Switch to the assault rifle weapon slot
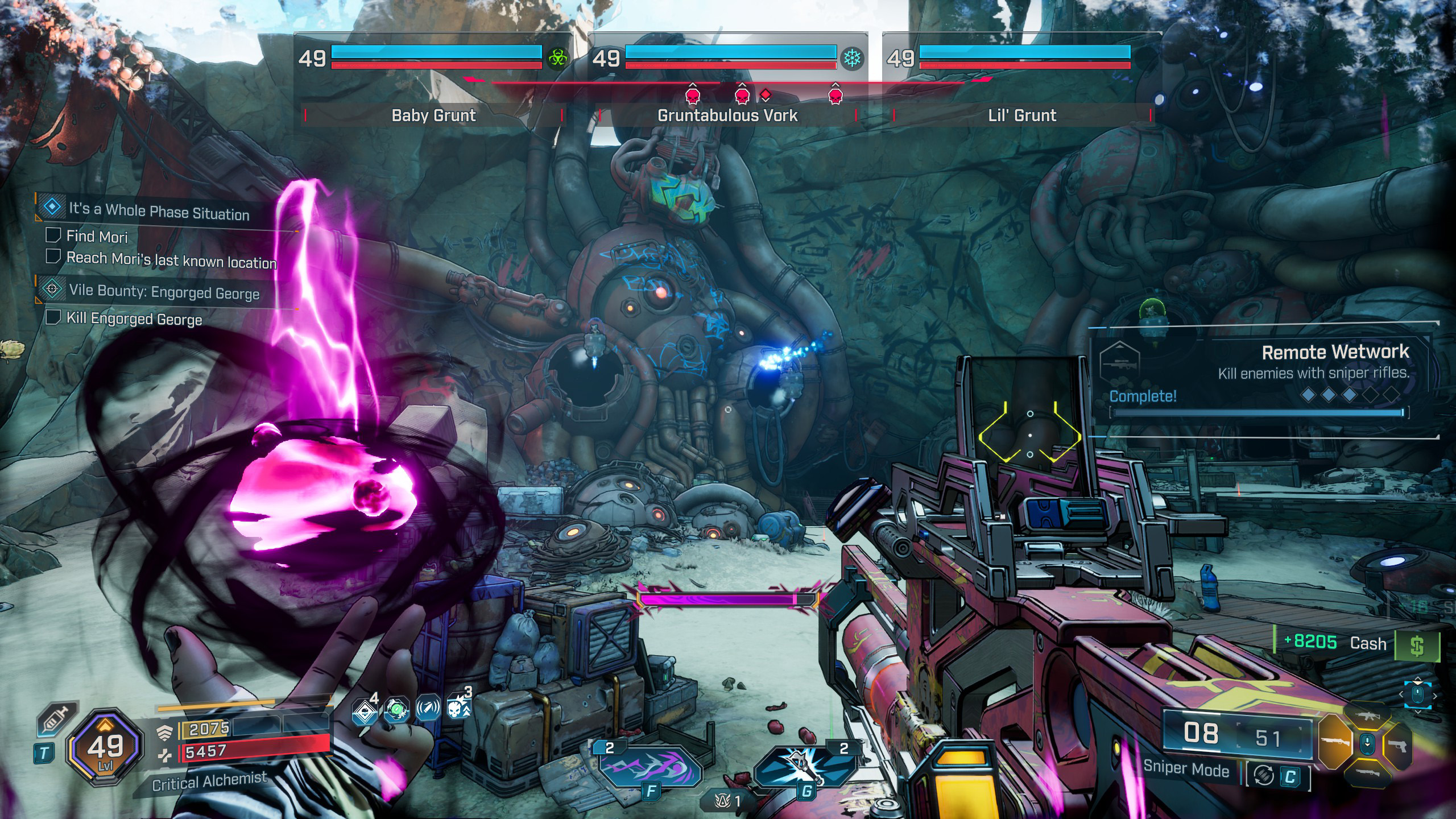 [x=1367, y=717]
